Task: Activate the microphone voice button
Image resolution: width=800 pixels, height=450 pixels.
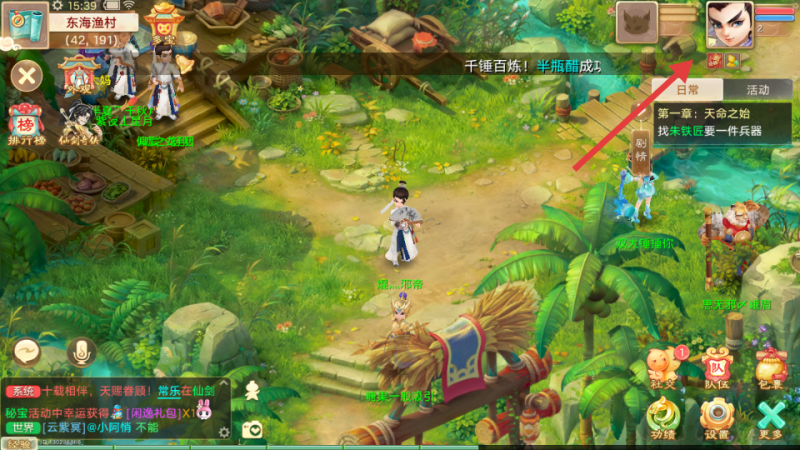Action: (x=81, y=352)
